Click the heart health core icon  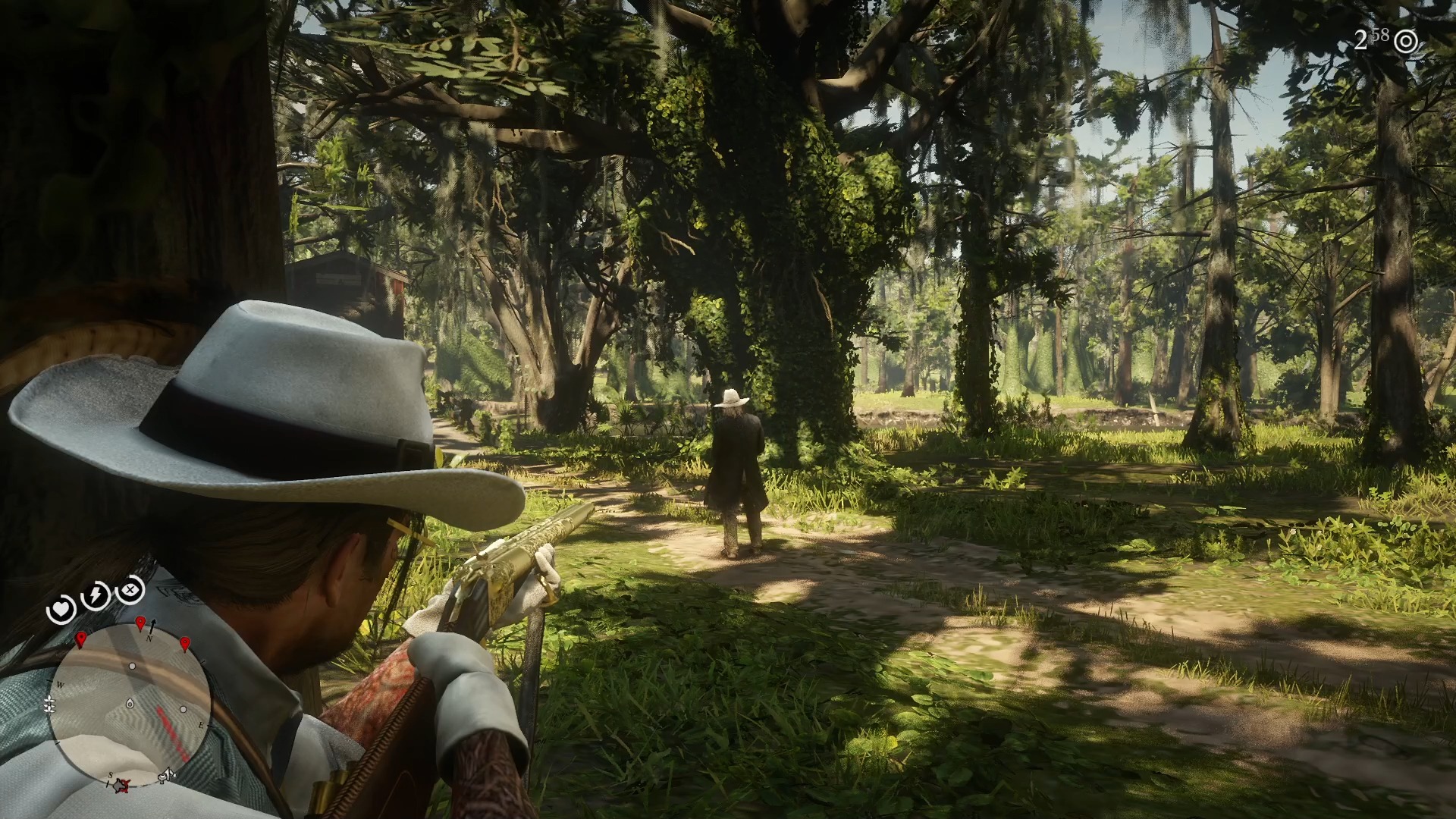[61, 609]
